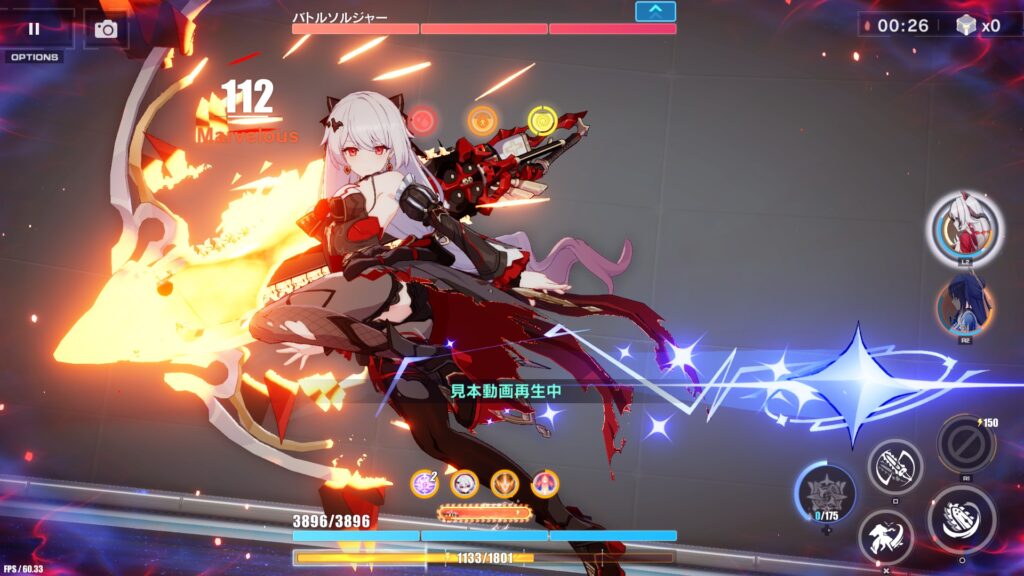Click the red status icon above enemy
The height and width of the screenshot is (576, 1024).
(x=422, y=121)
